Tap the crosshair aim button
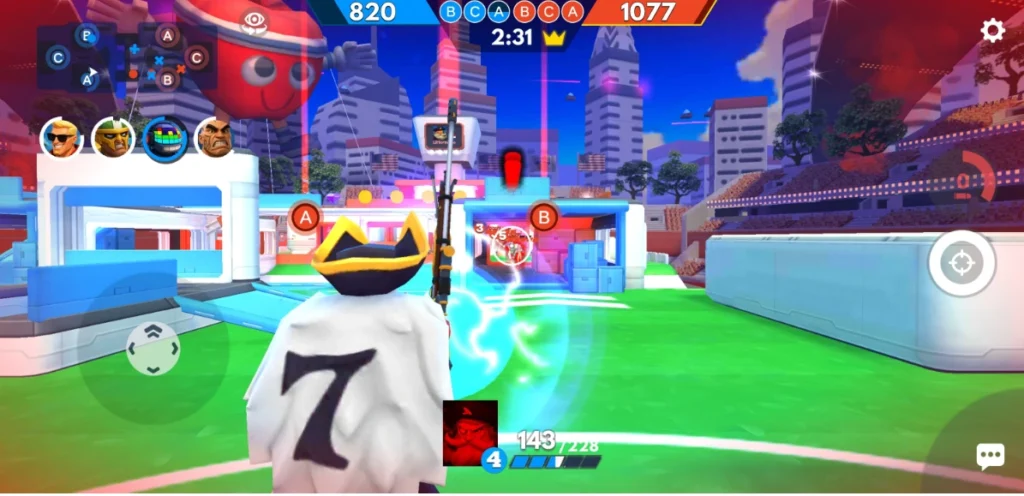Viewport: 1024px width, 496px height. [x=961, y=264]
